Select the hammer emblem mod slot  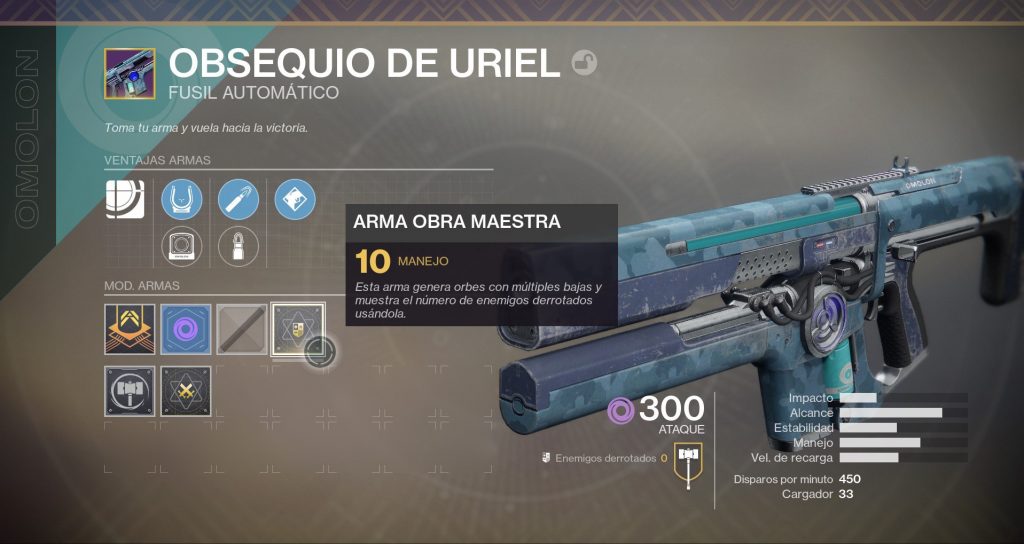pos(130,391)
